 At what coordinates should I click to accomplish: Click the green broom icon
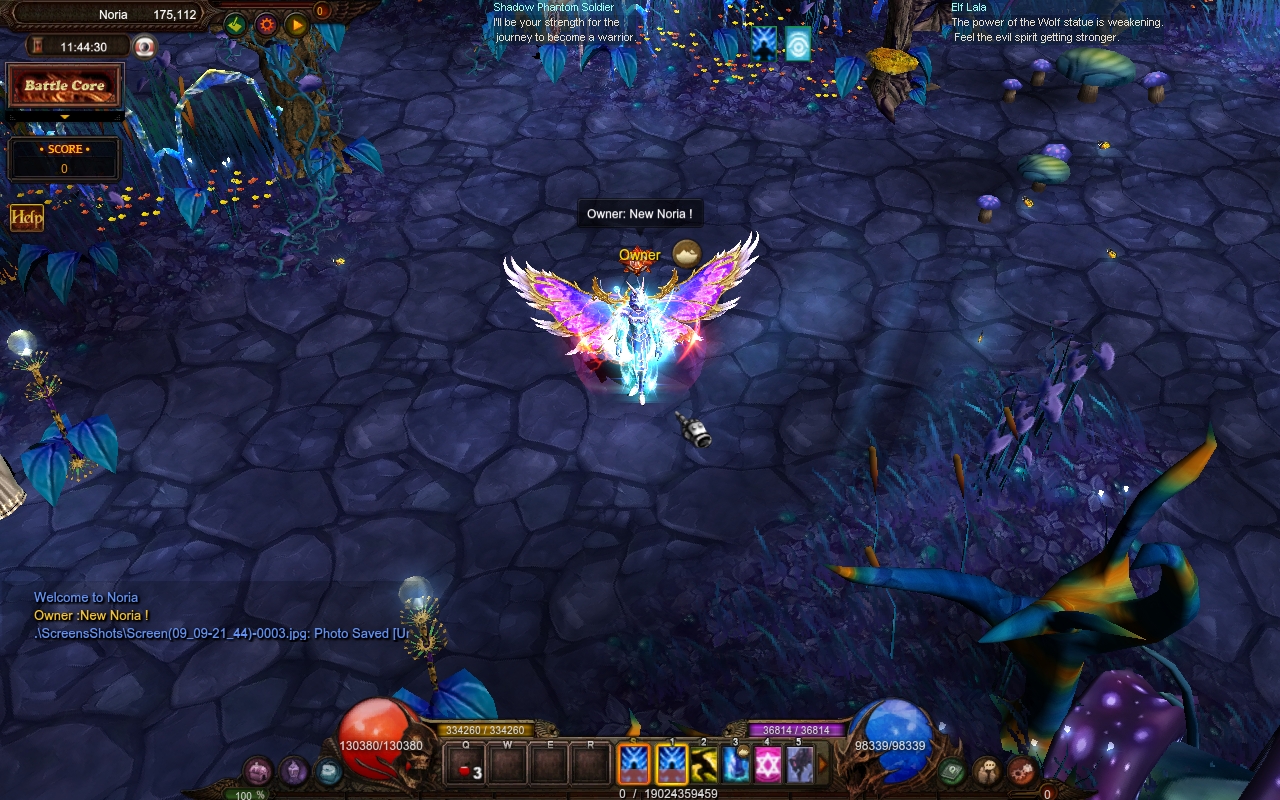click(236, 25)
